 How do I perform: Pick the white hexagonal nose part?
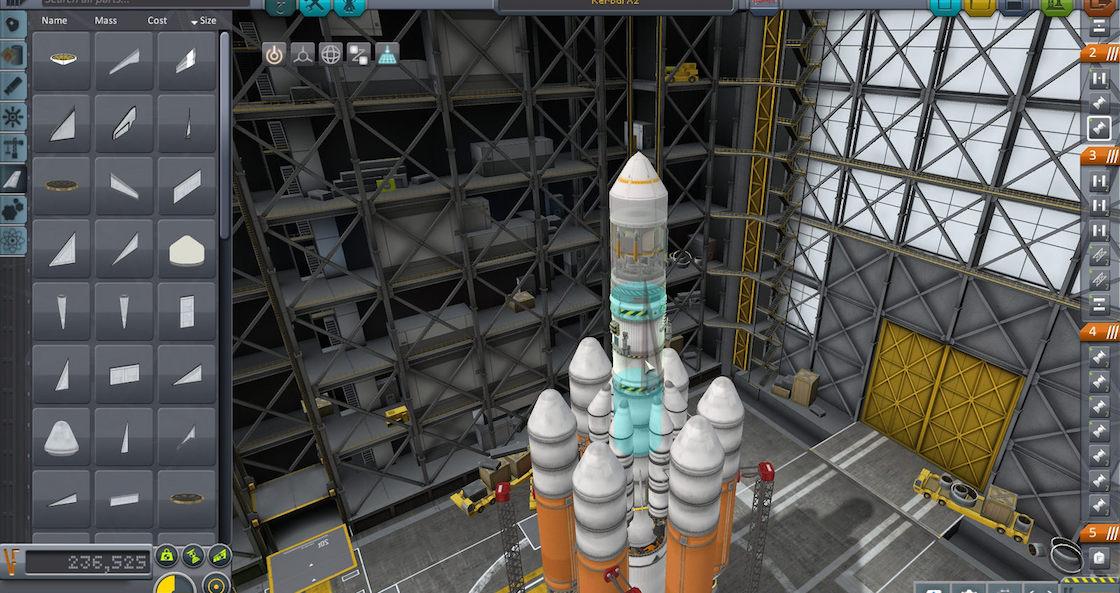(187, 249)
